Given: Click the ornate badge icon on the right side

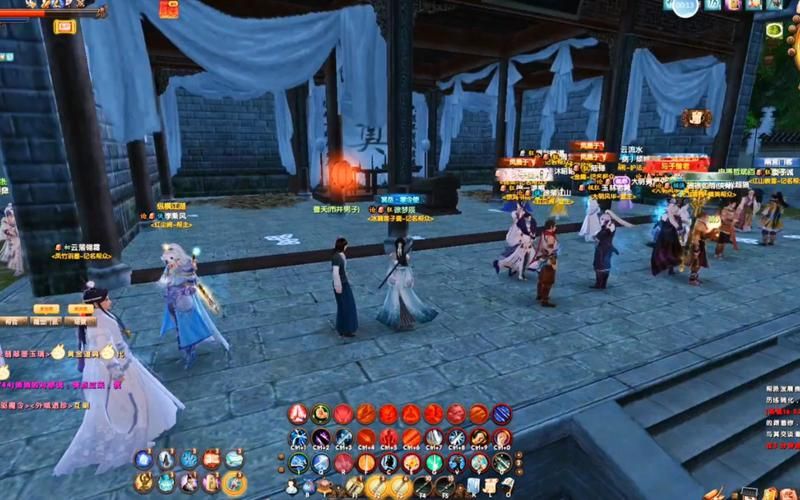Looking at the screenshot, I should 697,118.
